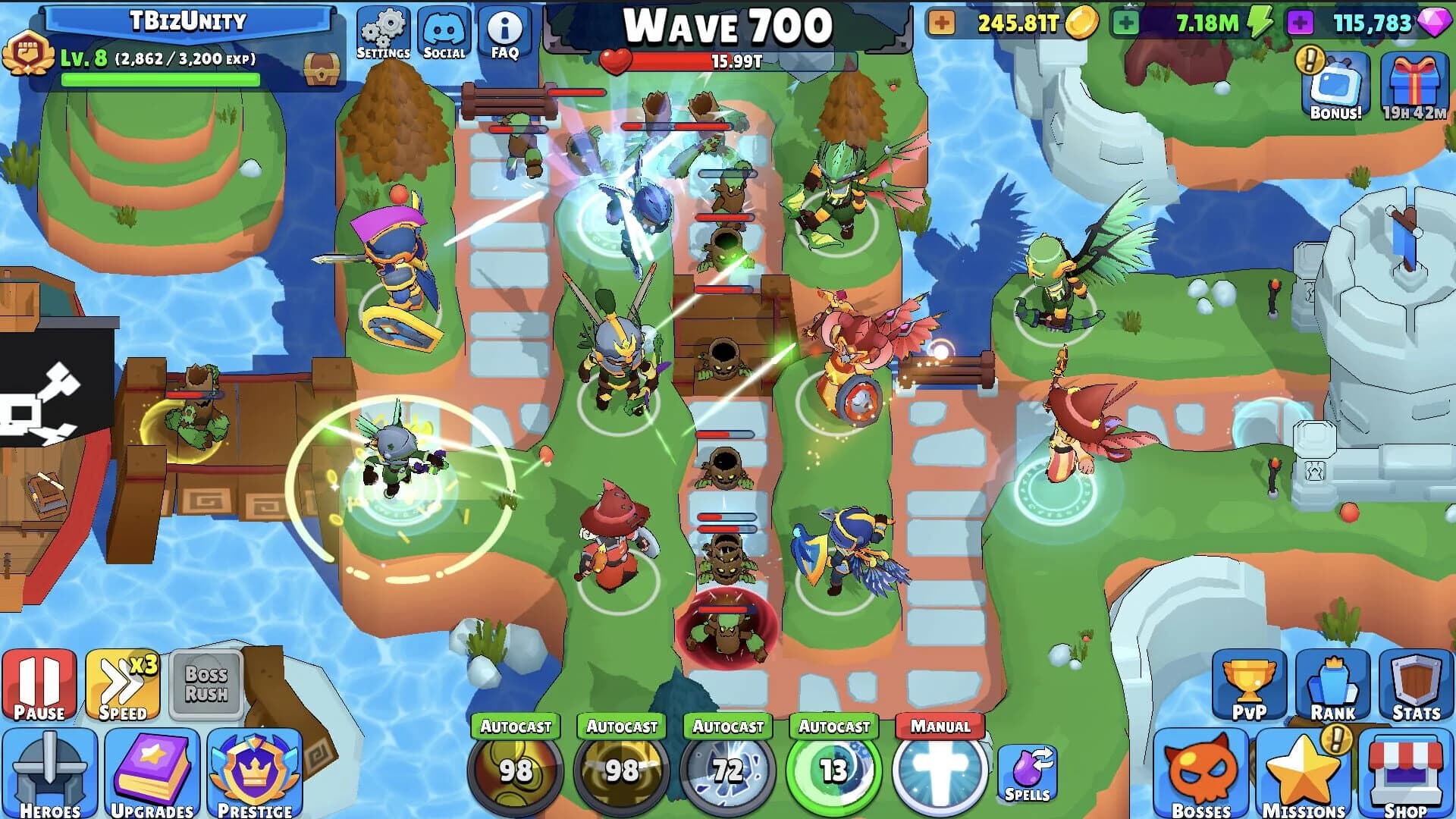Toggle Autocast off for the coin spell
Screen dimensions: 1456x819
click(x=516, y=726)
